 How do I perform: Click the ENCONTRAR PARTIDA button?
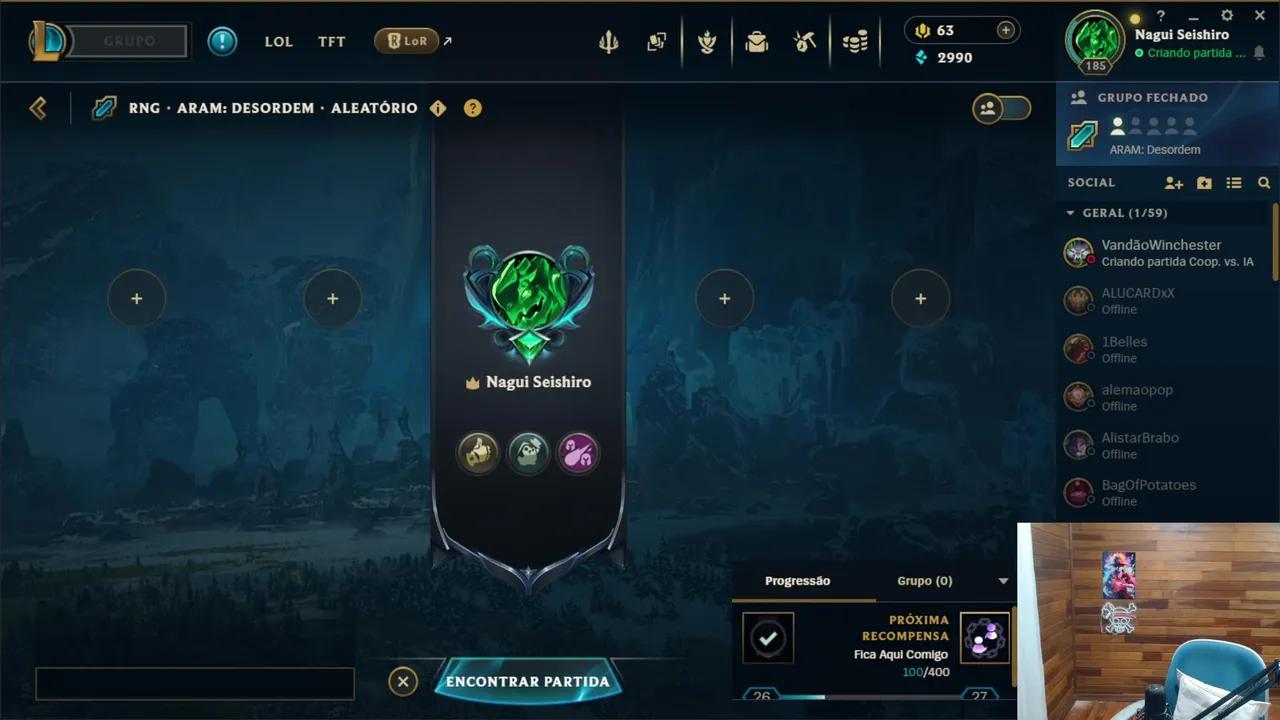528,681
